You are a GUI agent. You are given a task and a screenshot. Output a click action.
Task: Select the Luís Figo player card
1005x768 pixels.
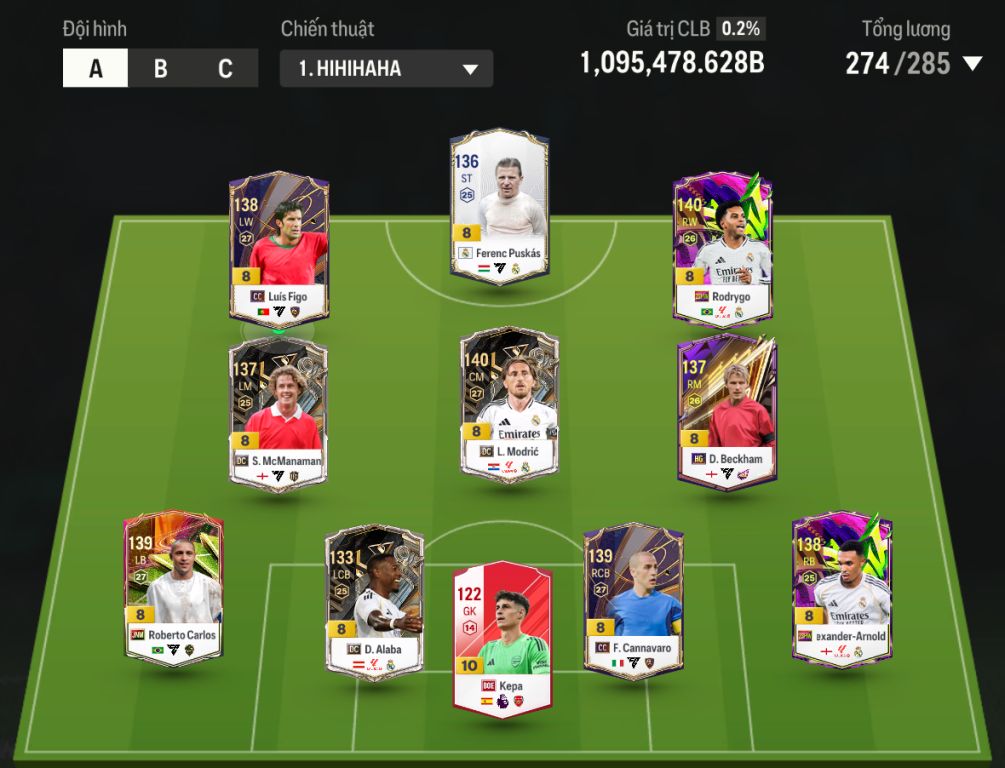(278, 248)
